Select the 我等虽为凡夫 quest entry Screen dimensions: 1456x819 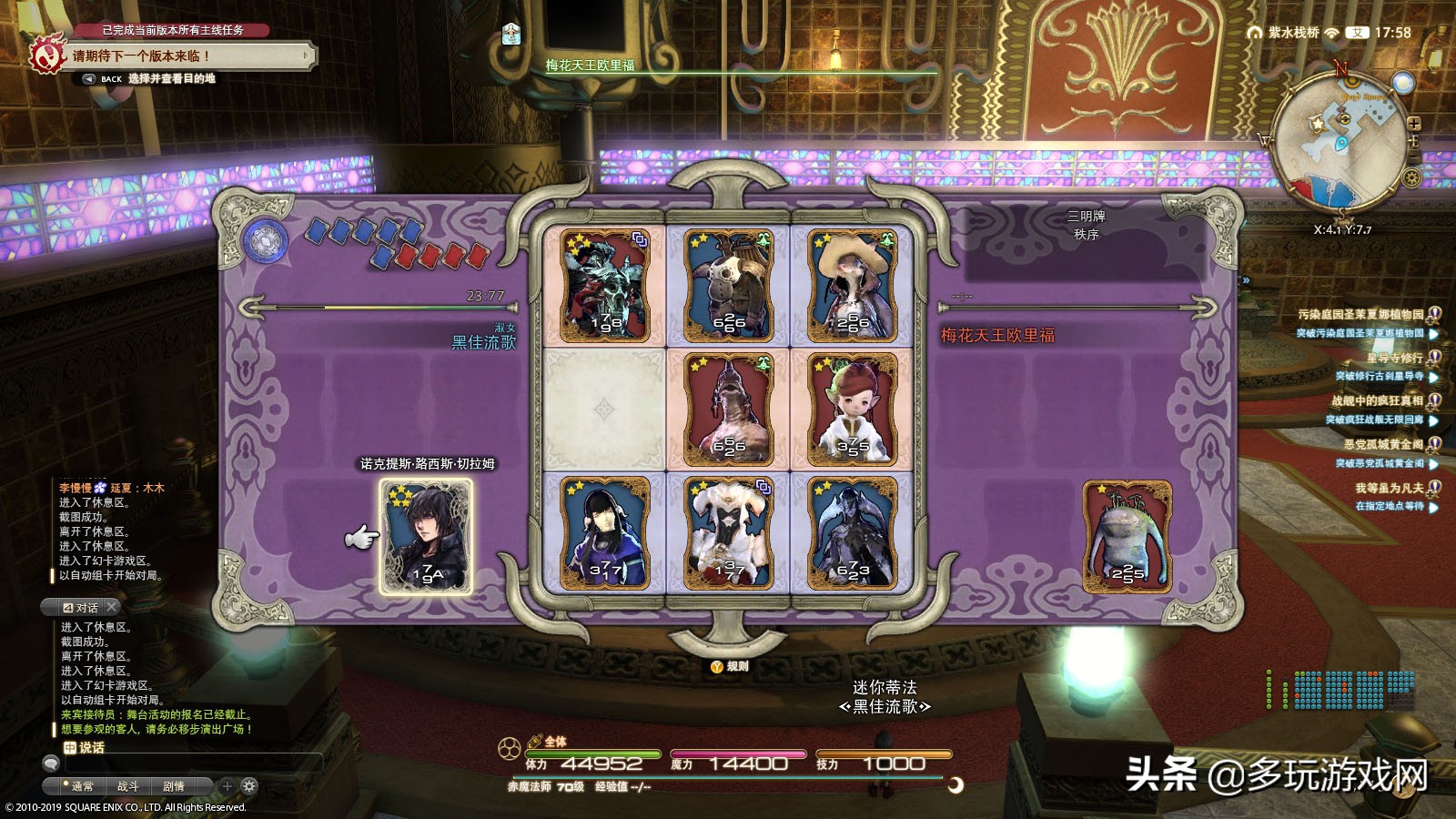point(1389,489)
